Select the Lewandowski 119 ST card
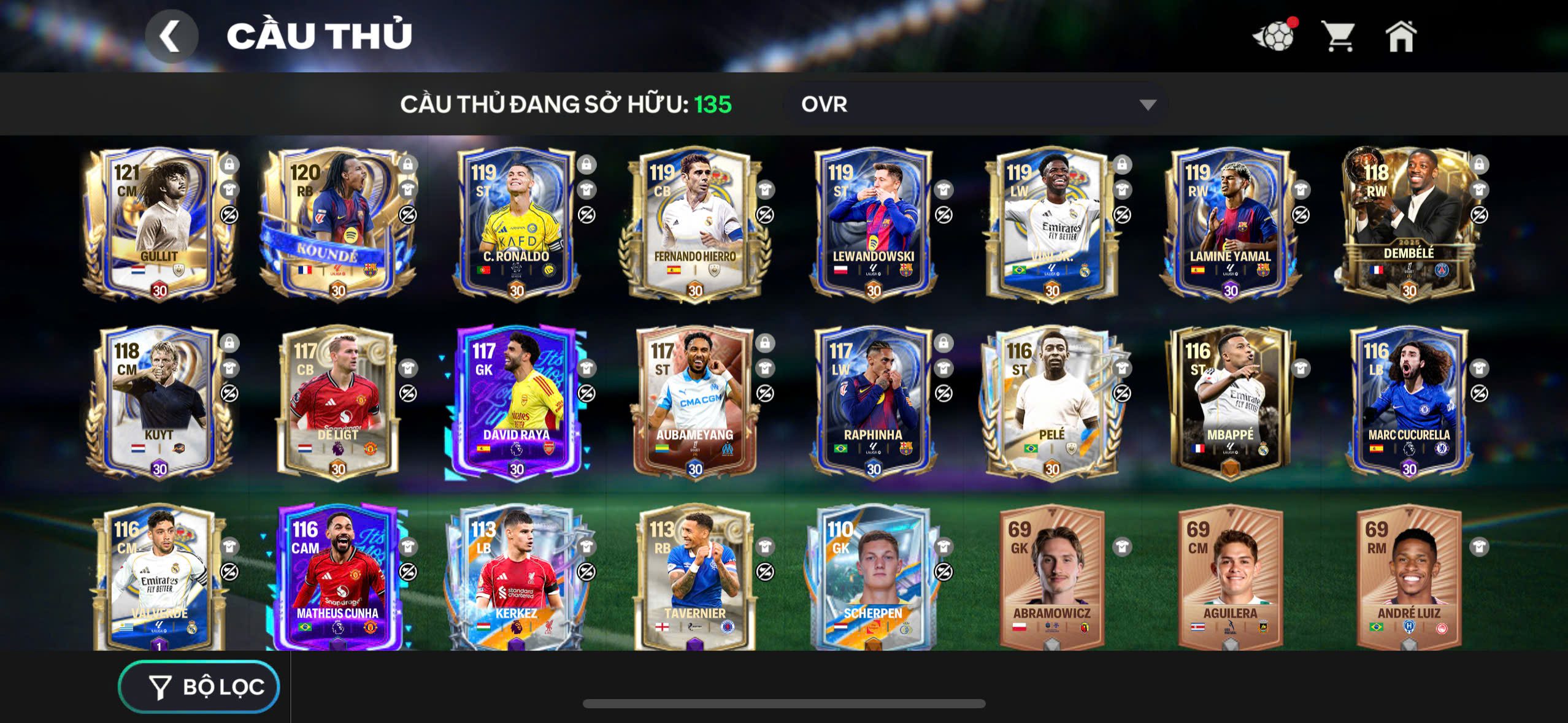The height and width of the screenshot is (723, 1568). (874, 224)
